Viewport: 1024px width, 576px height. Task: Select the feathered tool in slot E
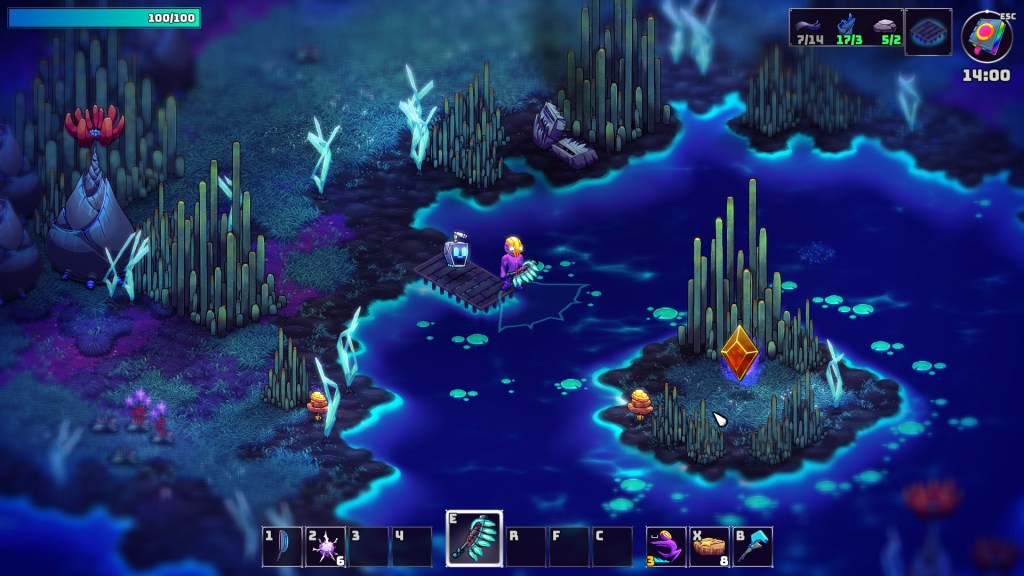474,538
